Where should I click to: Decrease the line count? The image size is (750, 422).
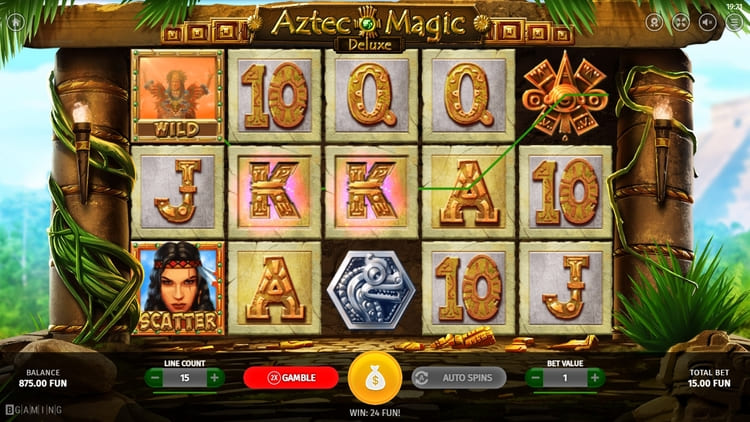pyautogui.click(x=154, y=378)
